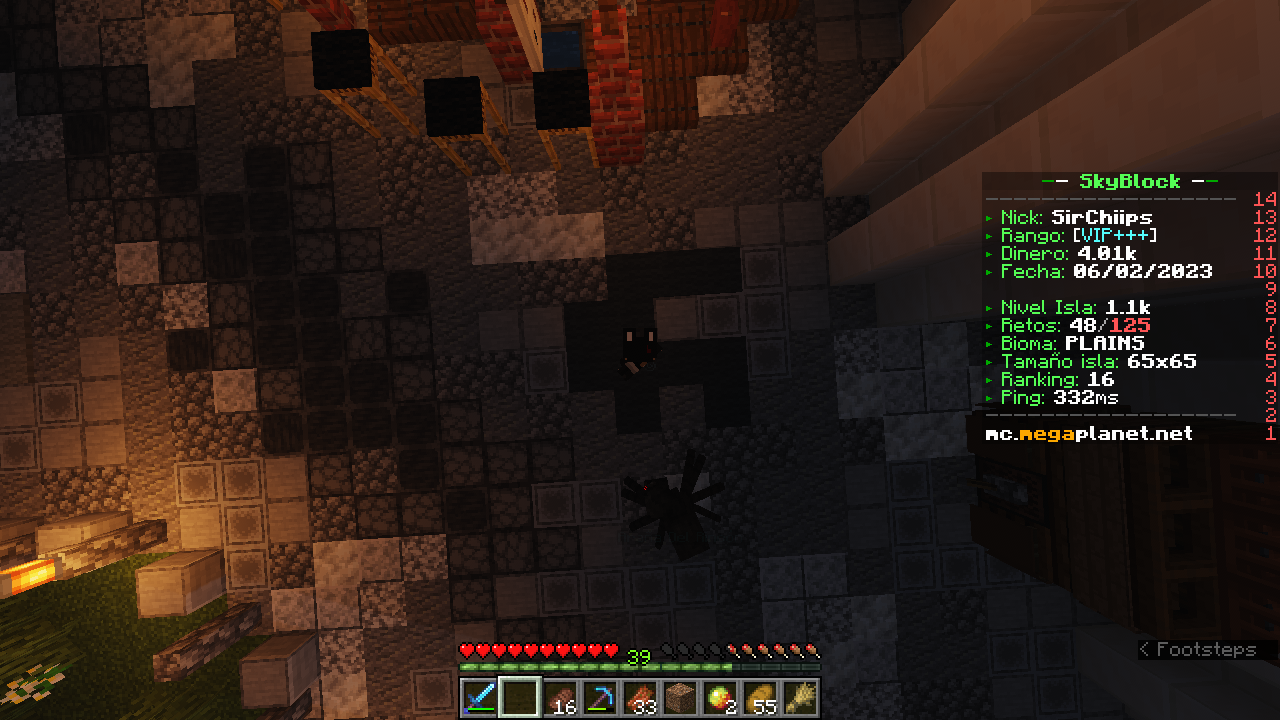Select the hotbar stack of 16 items
The width and height of the screenshot is (1280, 720).
point(561,697)
